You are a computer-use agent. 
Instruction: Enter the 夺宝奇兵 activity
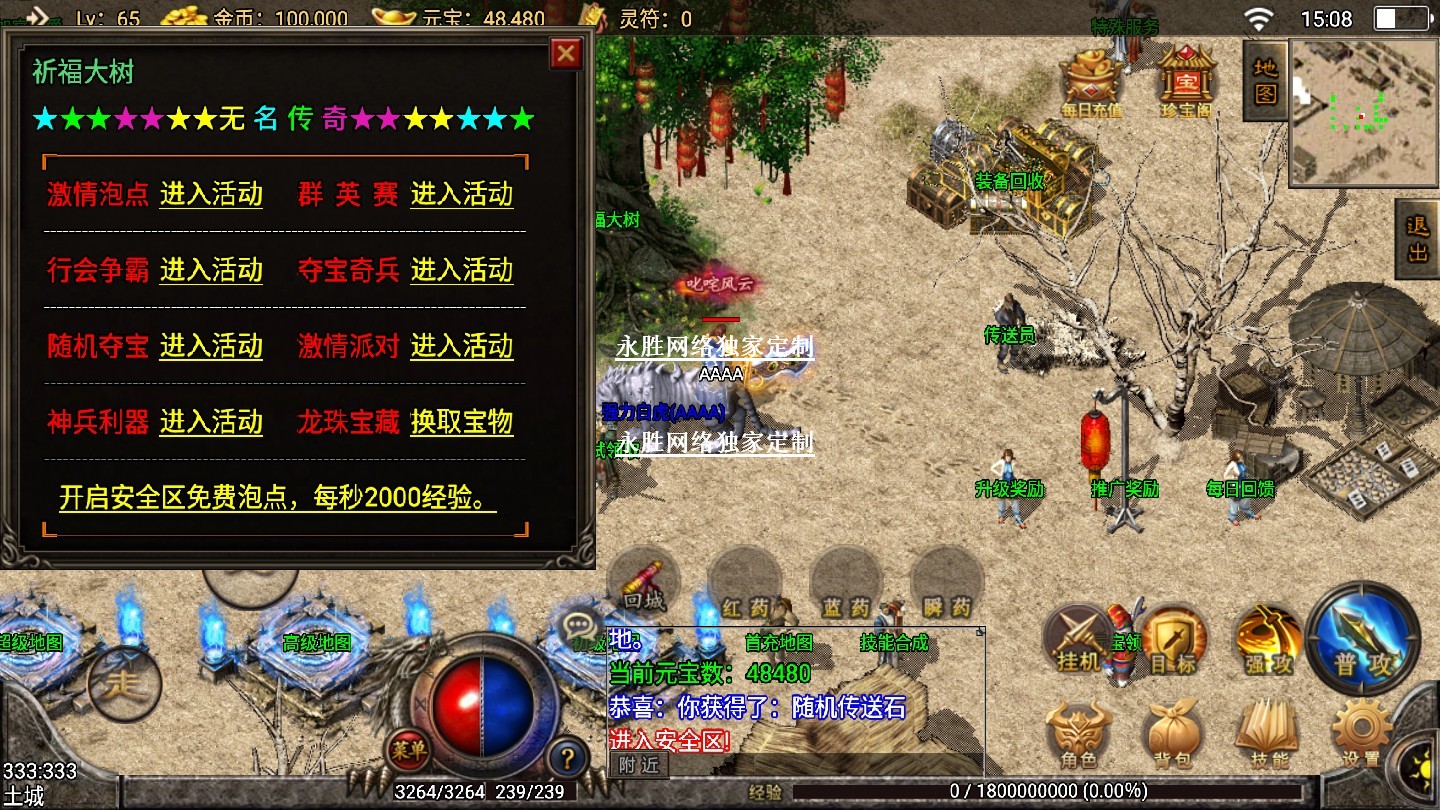click(x=461, y=270)
